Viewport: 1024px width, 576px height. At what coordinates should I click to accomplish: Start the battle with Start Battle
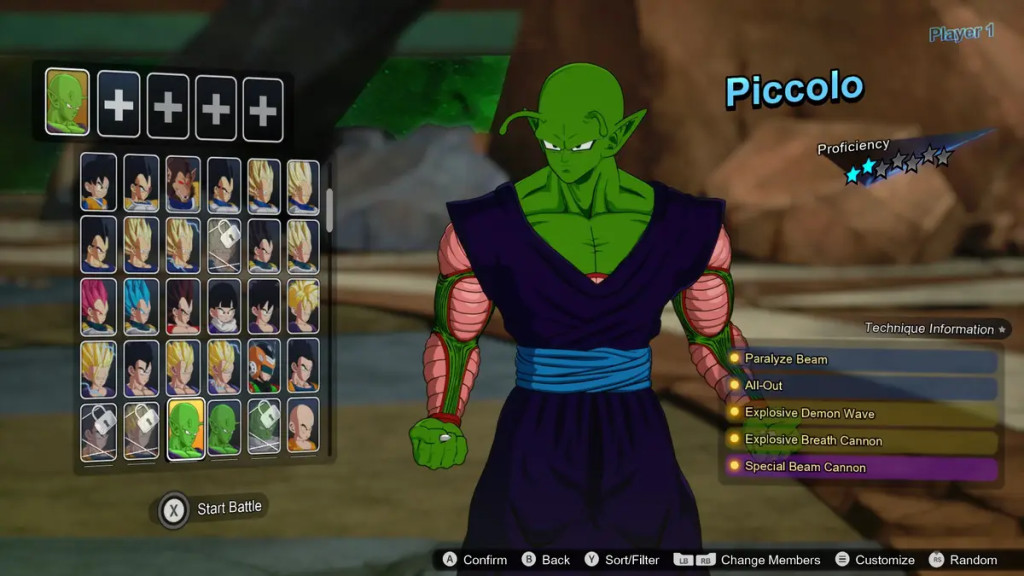click(x=212, y=508)
